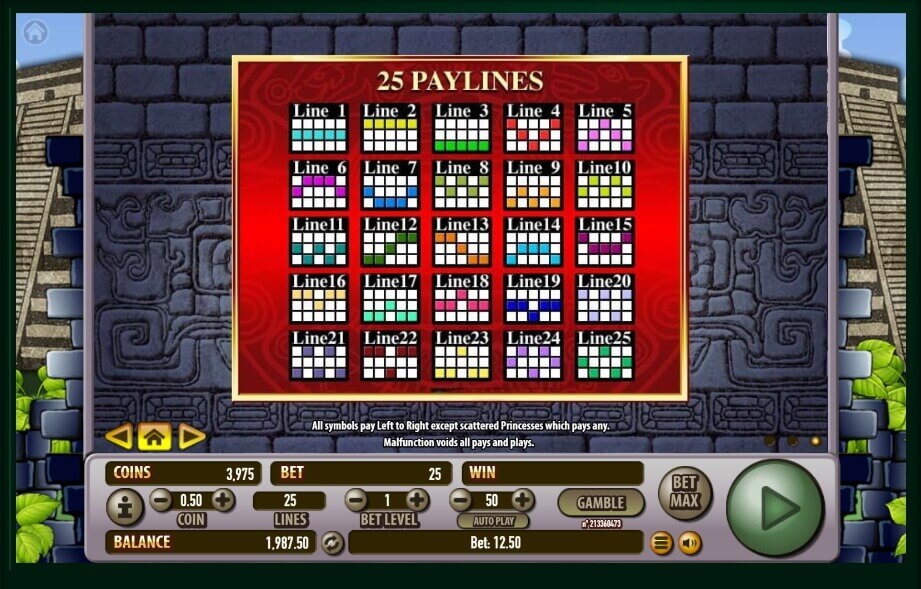Start Auto Play
Viewport: 921px width, 589px height.
tap(492, 521)
